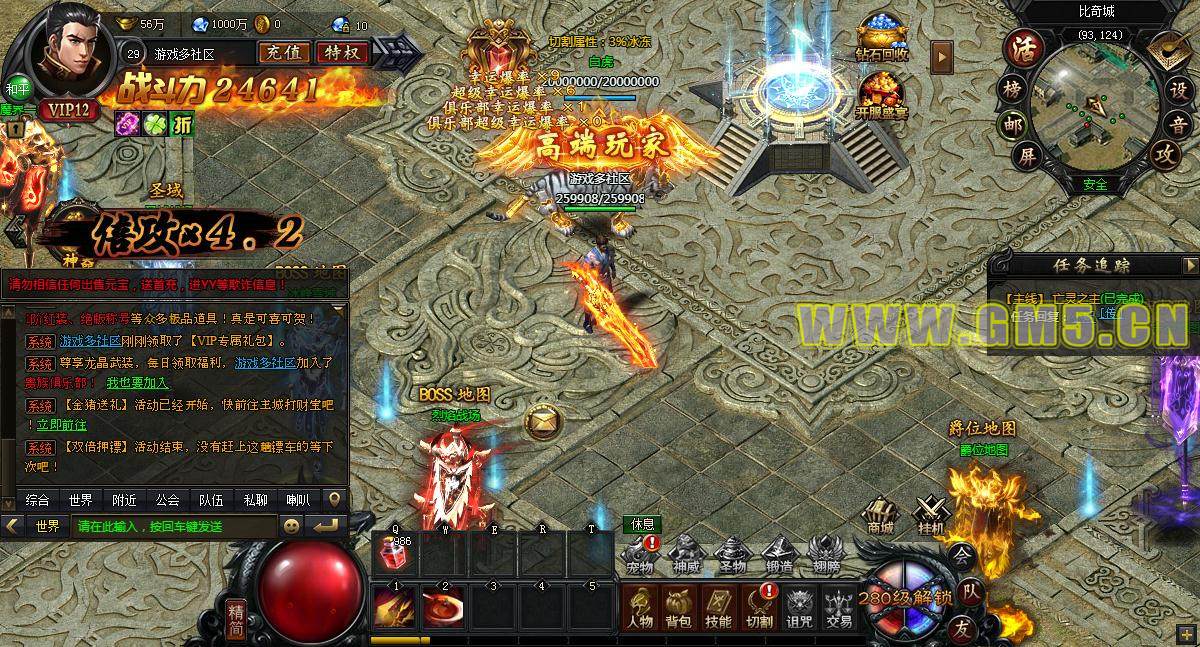This screenshot has height=647, width=1200.
Task: Use the red potion in slot Q
Action: coord(395,553)
